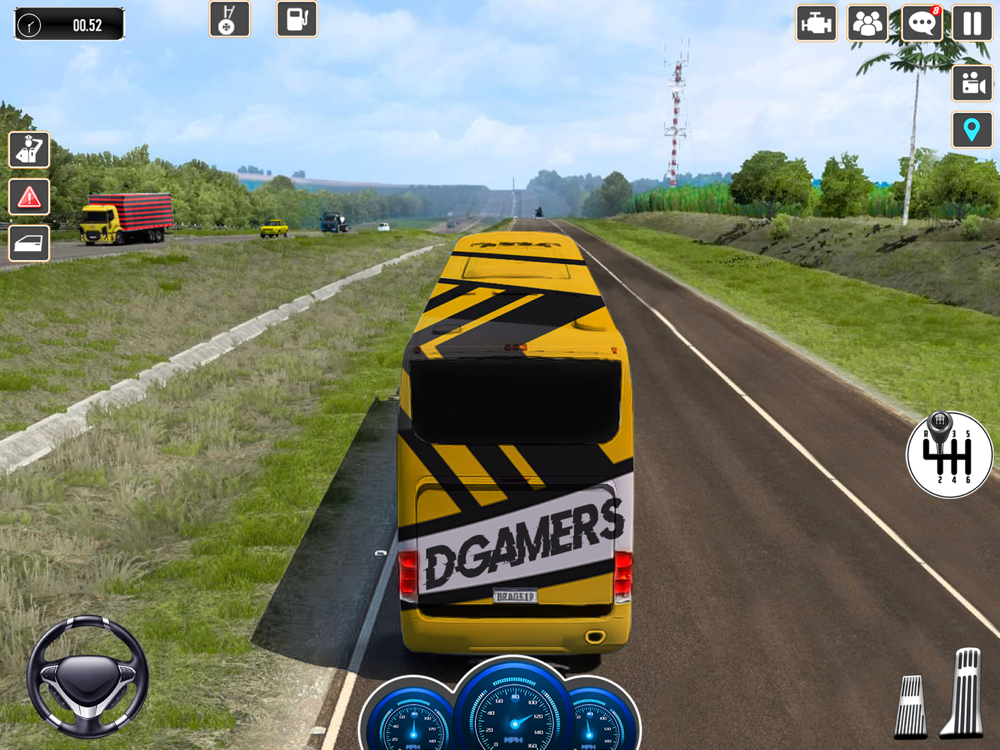Pause the game
Screen dimensions: 1000x750
[x=971, y=23]
